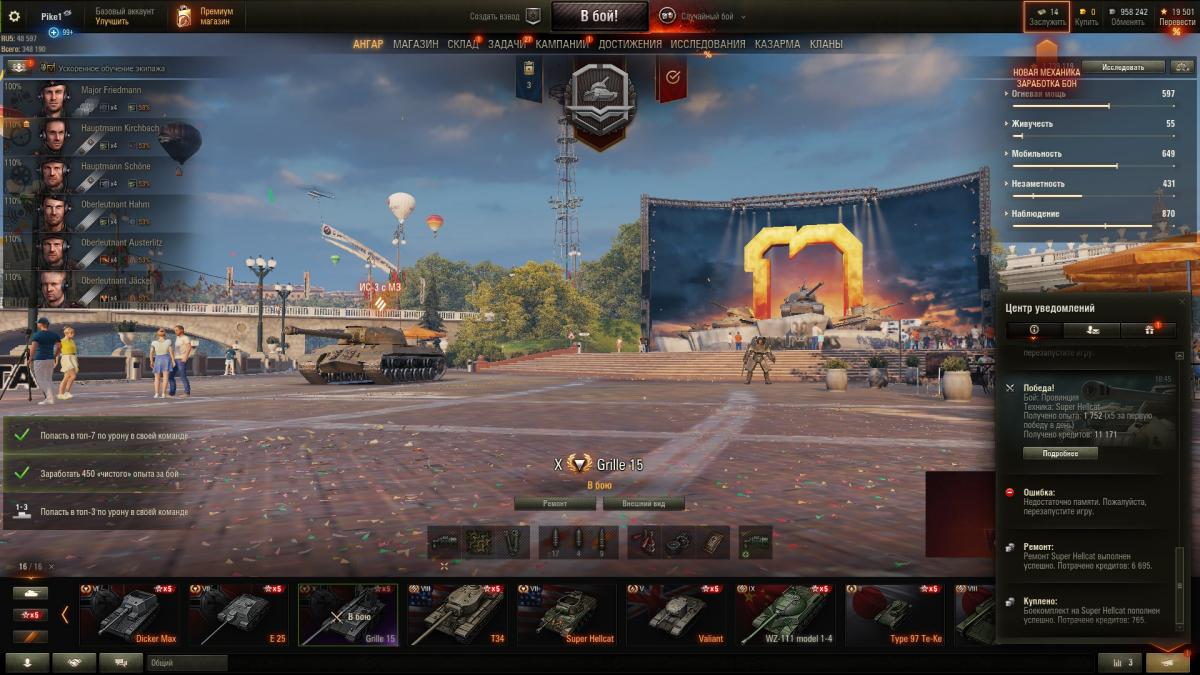Image resolution: width=1200 pixels, height=675 pixels.
Task: Open the settings gear icon
Action: pos(14,16)
